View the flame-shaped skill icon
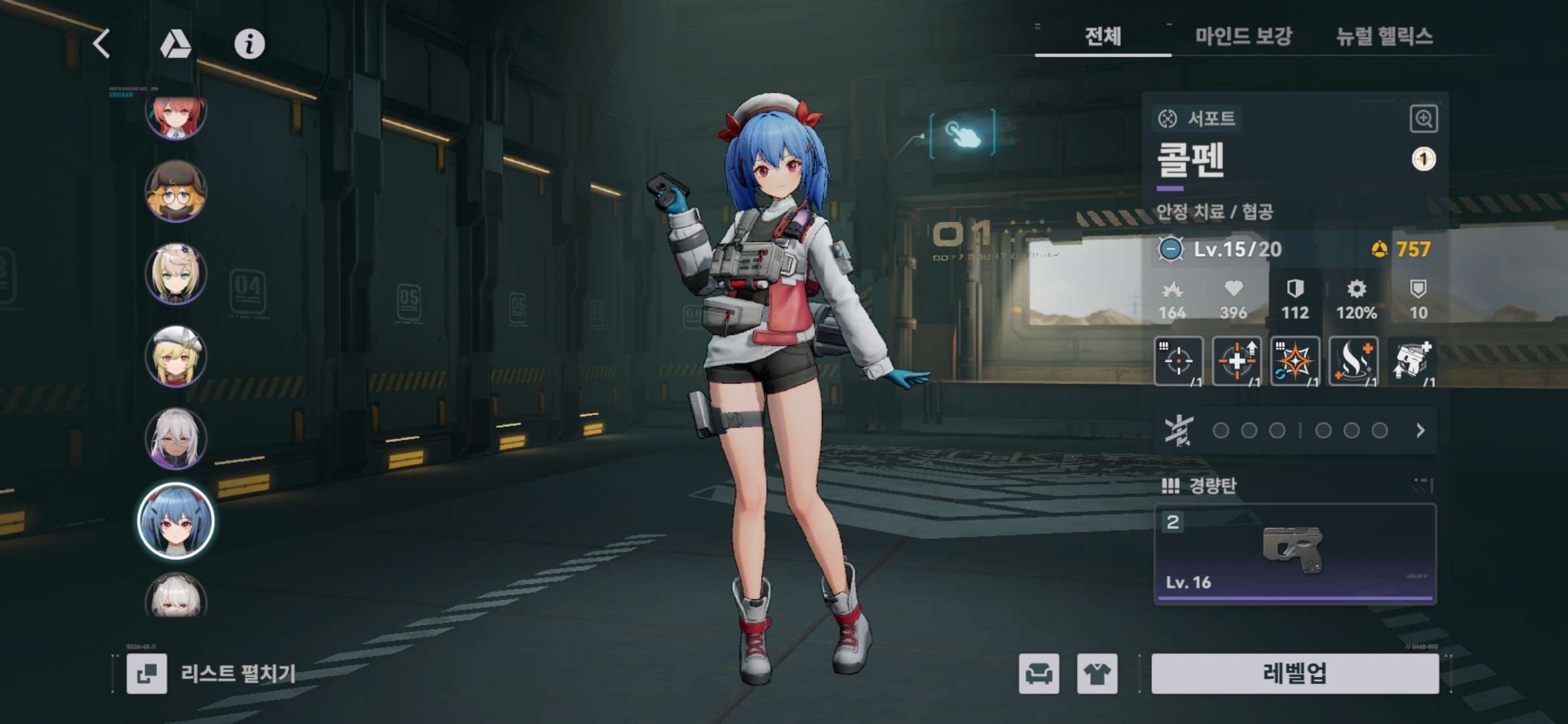The height and width of the screenshot is (724, 1568). click(1354, 361)
